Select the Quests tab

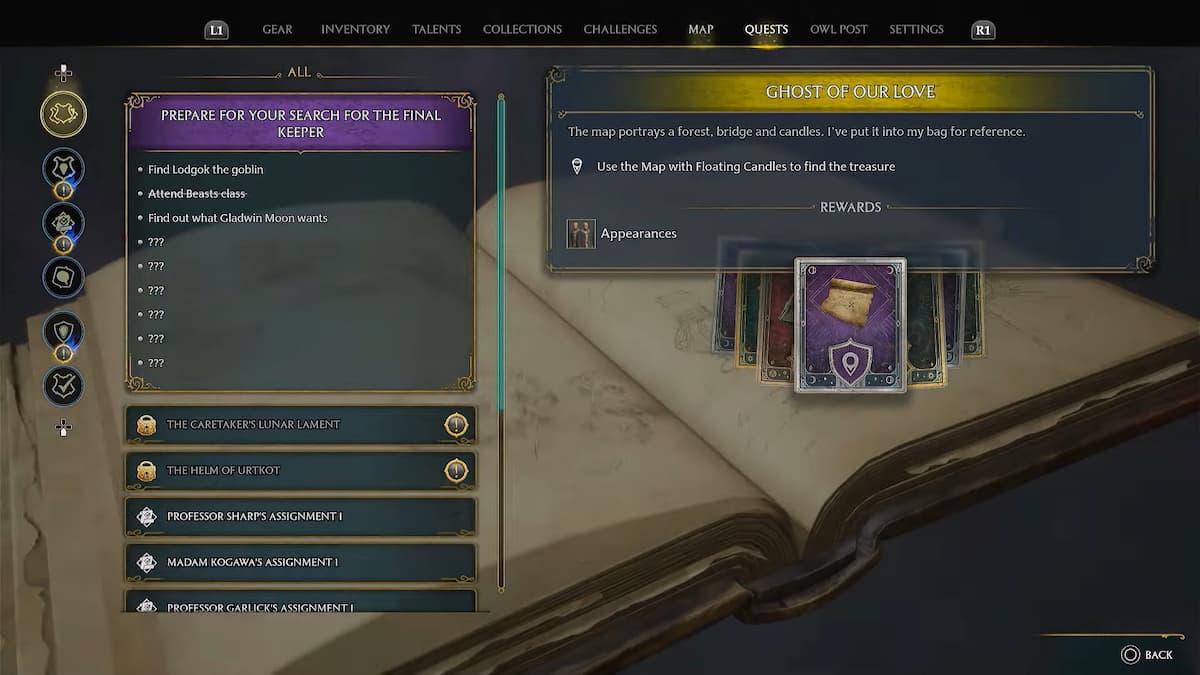pos(766,30)
